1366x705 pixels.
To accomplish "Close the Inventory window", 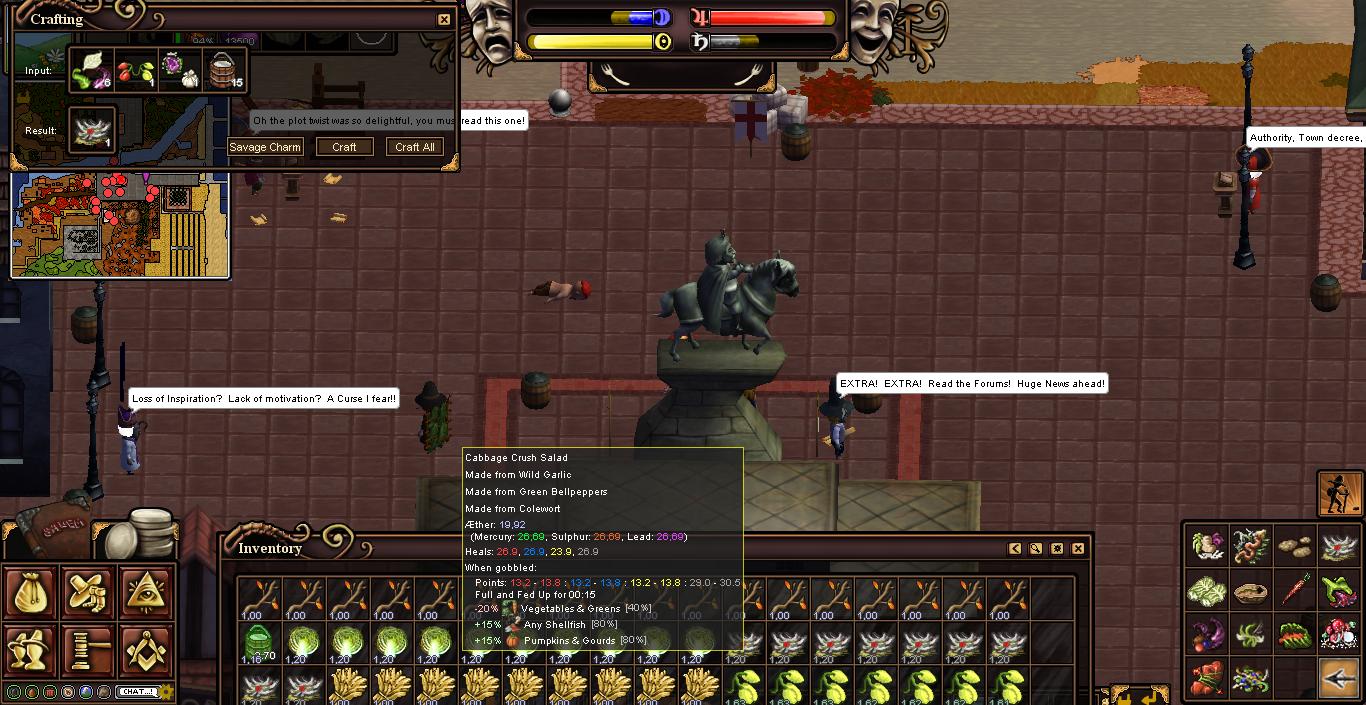I will click(1078, 548).
